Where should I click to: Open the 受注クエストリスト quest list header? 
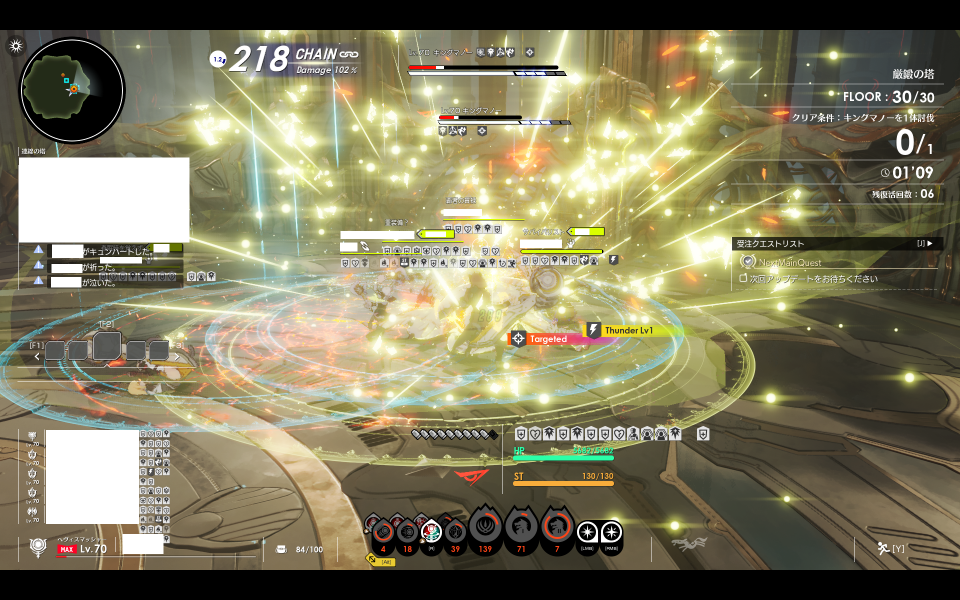[836, 243]
